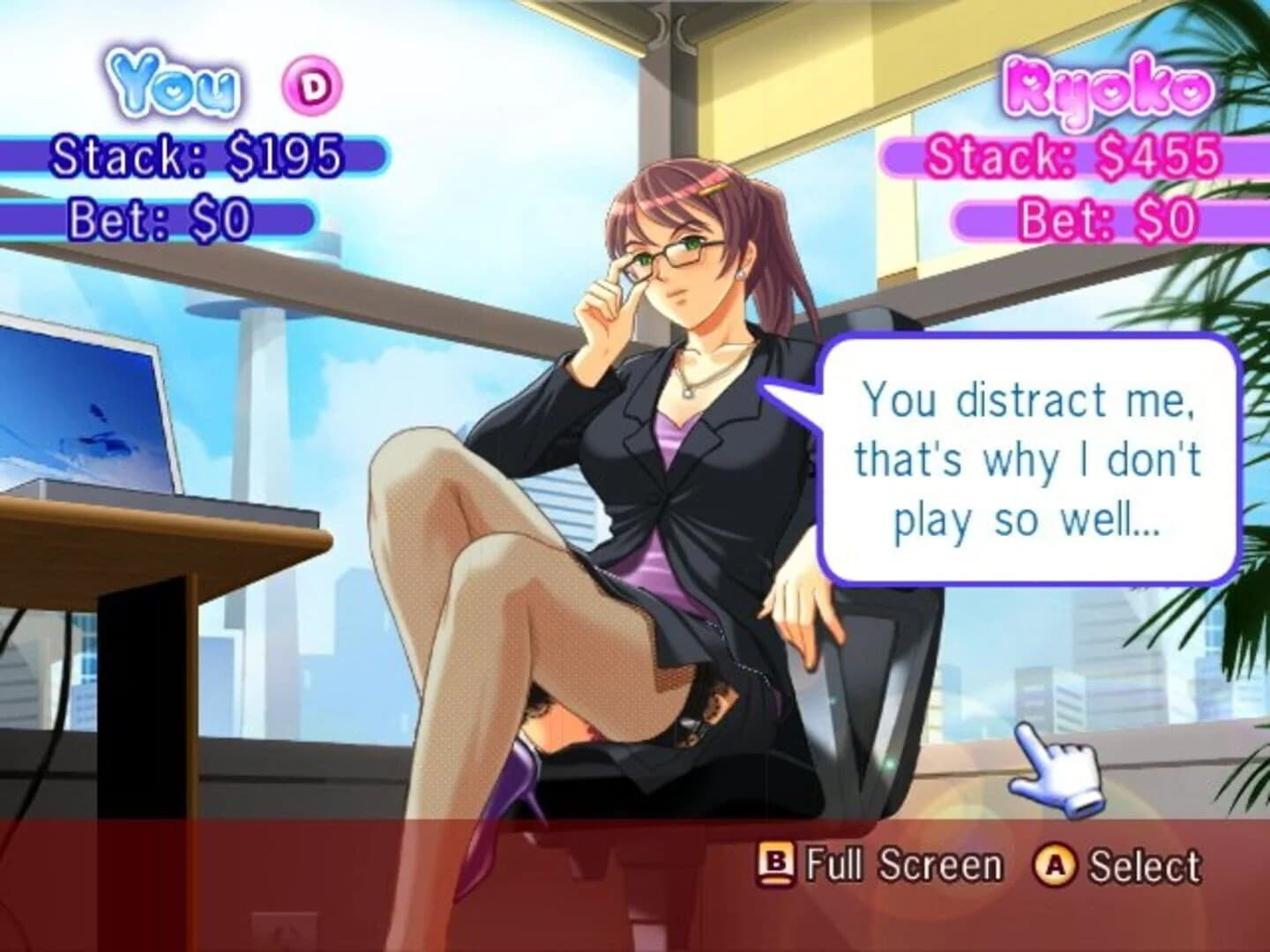This screenshot has height=952, width=1270.
Task: Click the white hand cursor pointer
Action: click(x=1056, y=772)
